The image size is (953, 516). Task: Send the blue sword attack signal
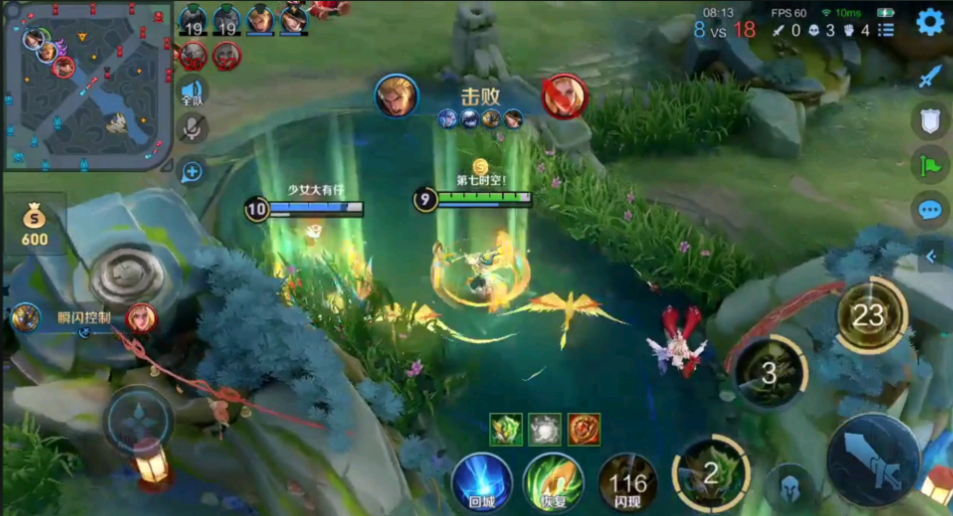(930, 76)
